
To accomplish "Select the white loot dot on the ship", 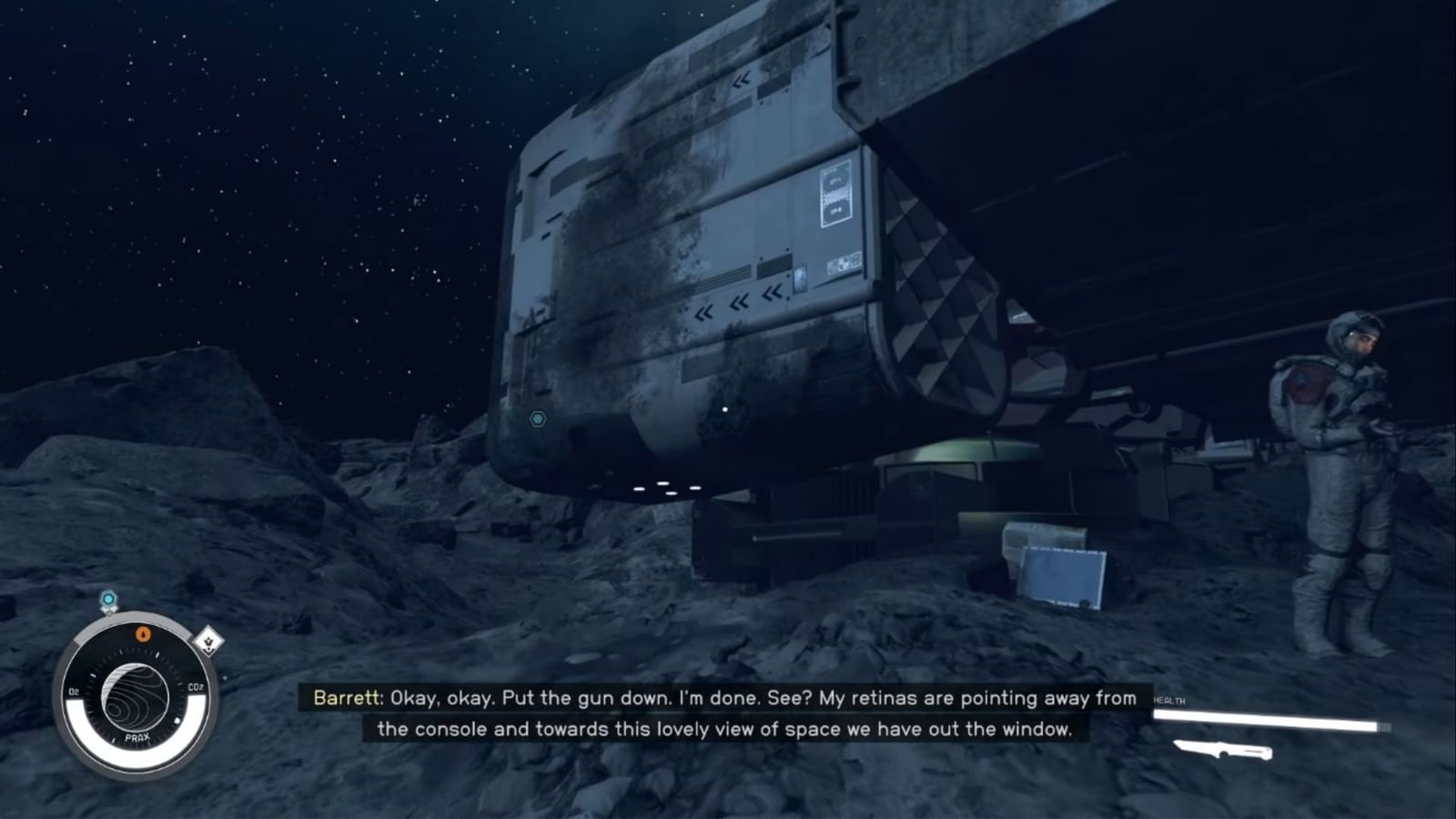I will click(724, 409).
